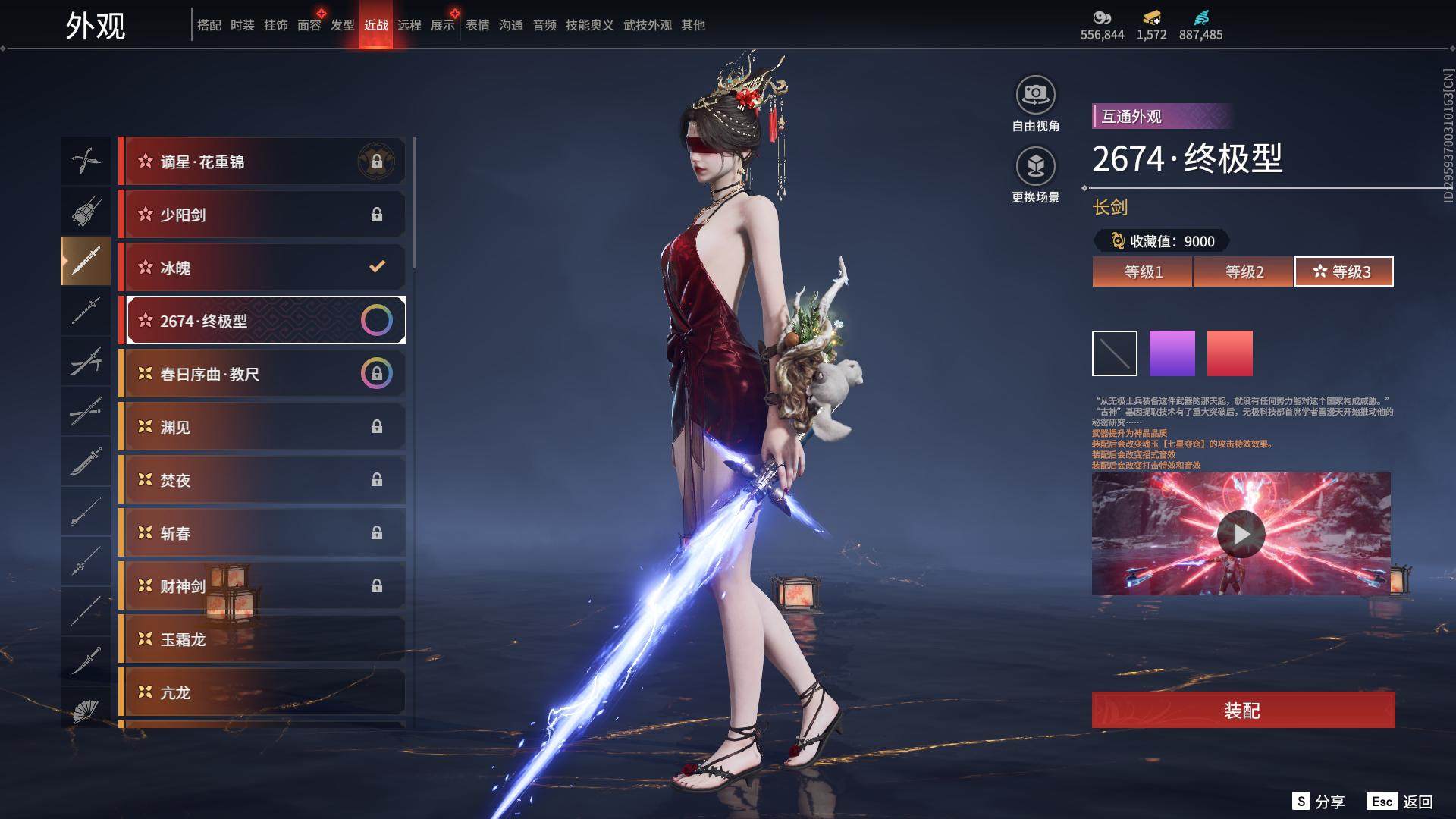Select the default no-color swatch
Screen dimensions: 1456x819
(1114, 353)
